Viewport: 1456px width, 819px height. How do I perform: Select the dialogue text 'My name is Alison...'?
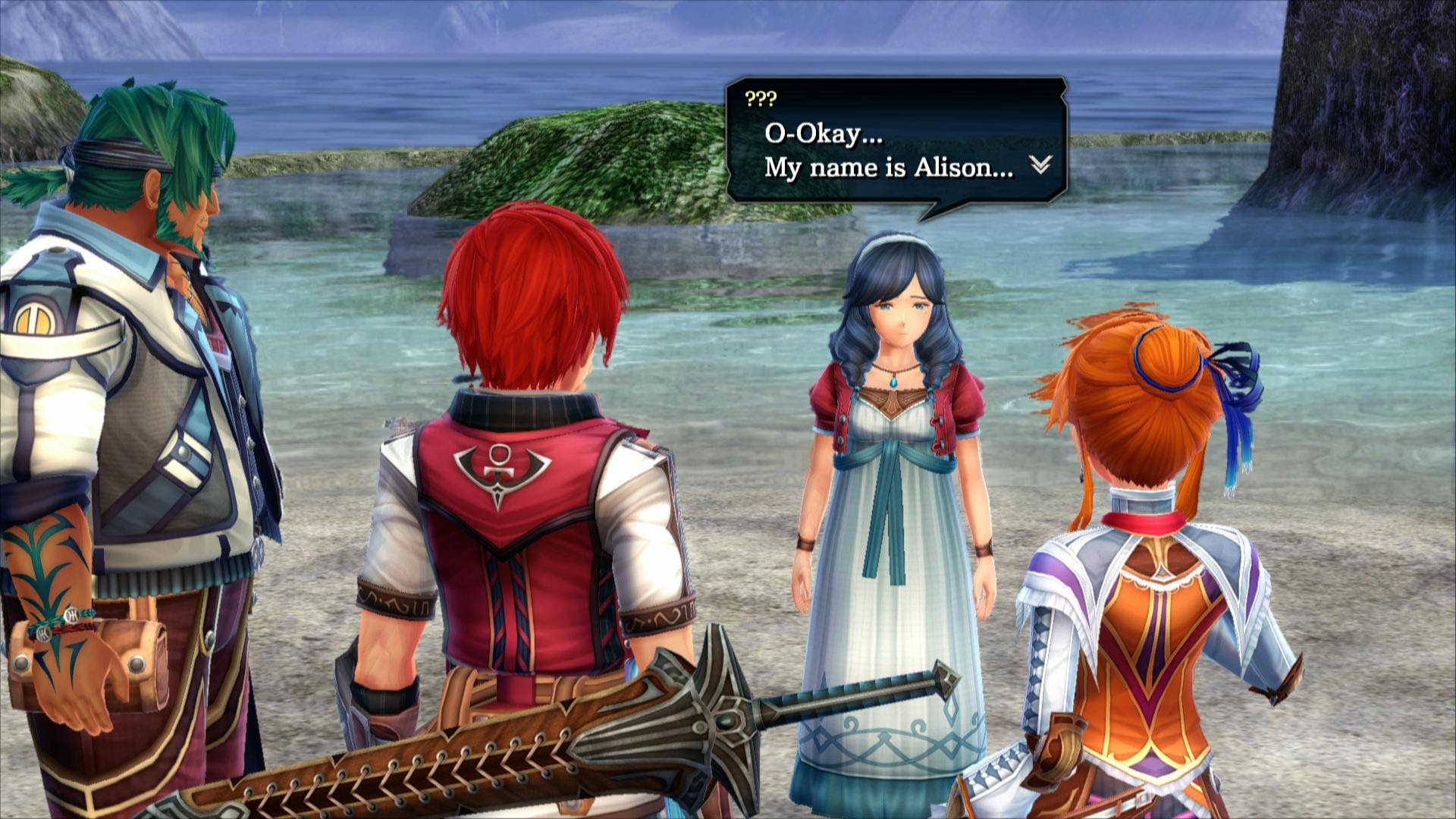[x=887, y=168]
